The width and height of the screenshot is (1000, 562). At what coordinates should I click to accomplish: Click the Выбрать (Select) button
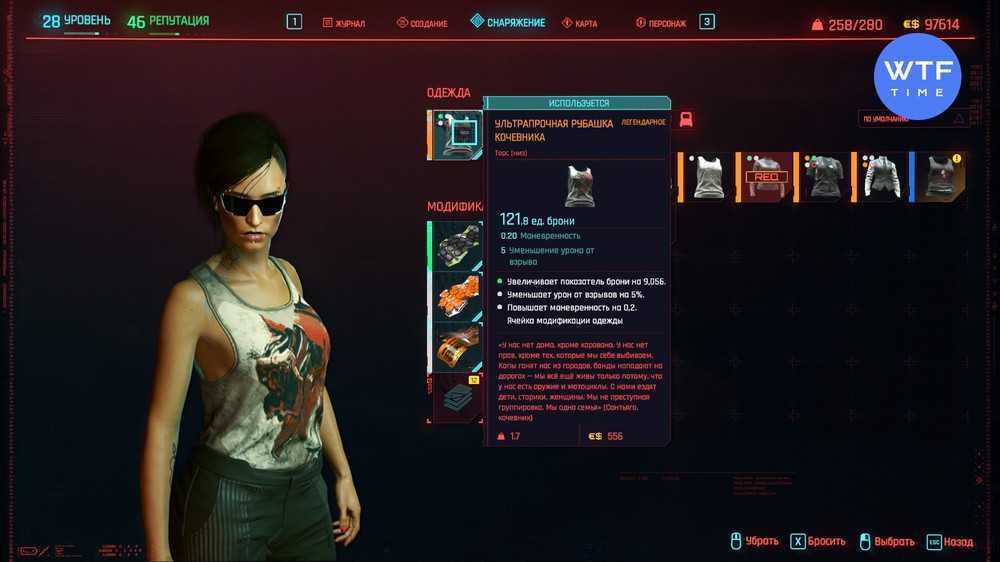886,541
